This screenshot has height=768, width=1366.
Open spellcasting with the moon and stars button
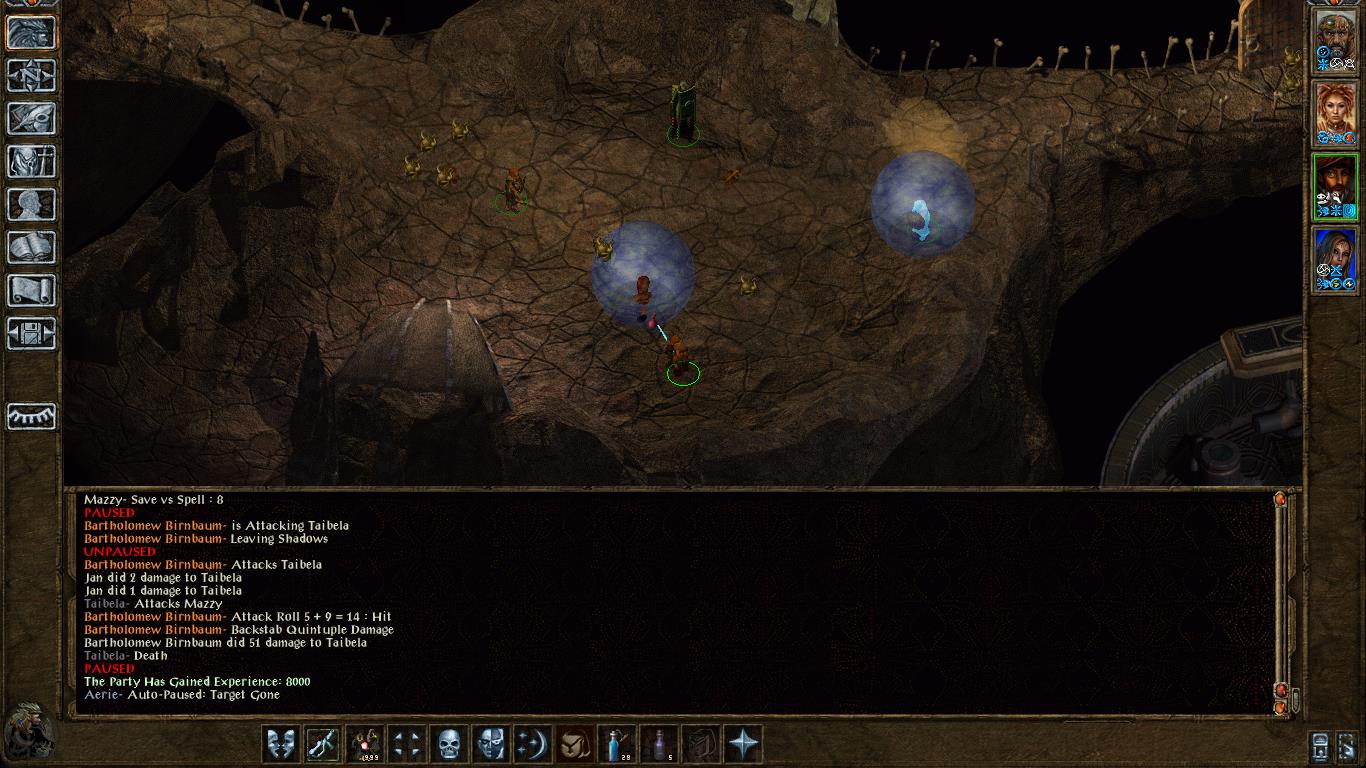[532, 744]
